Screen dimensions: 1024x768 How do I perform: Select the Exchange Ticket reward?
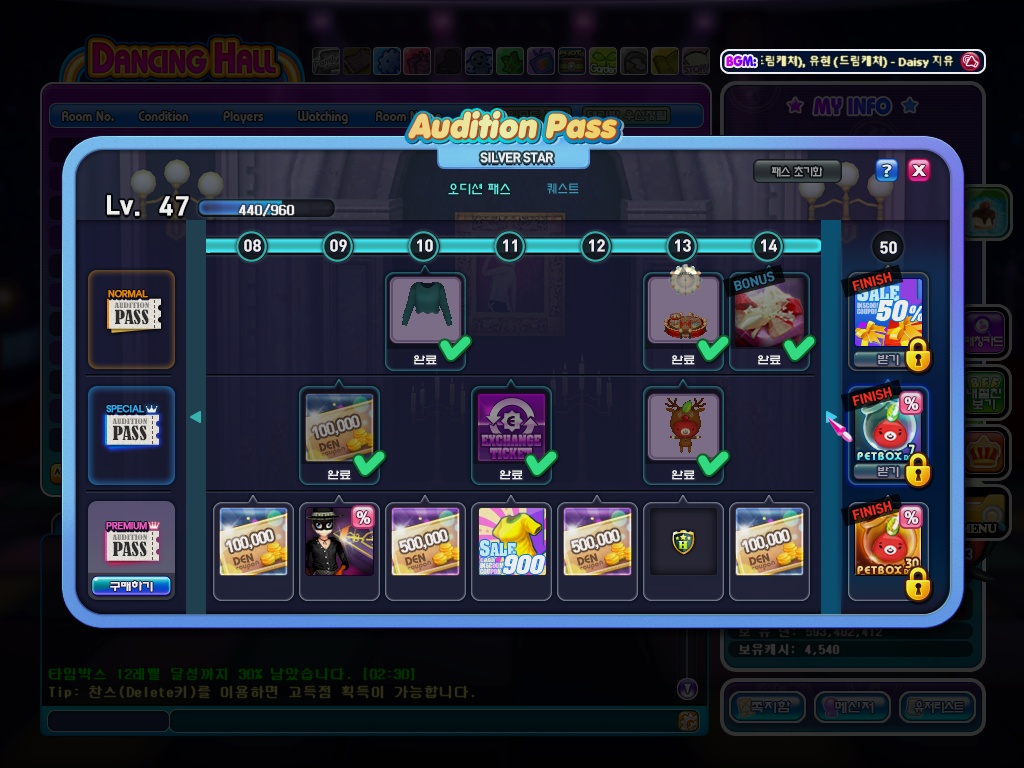click(510, 427)
